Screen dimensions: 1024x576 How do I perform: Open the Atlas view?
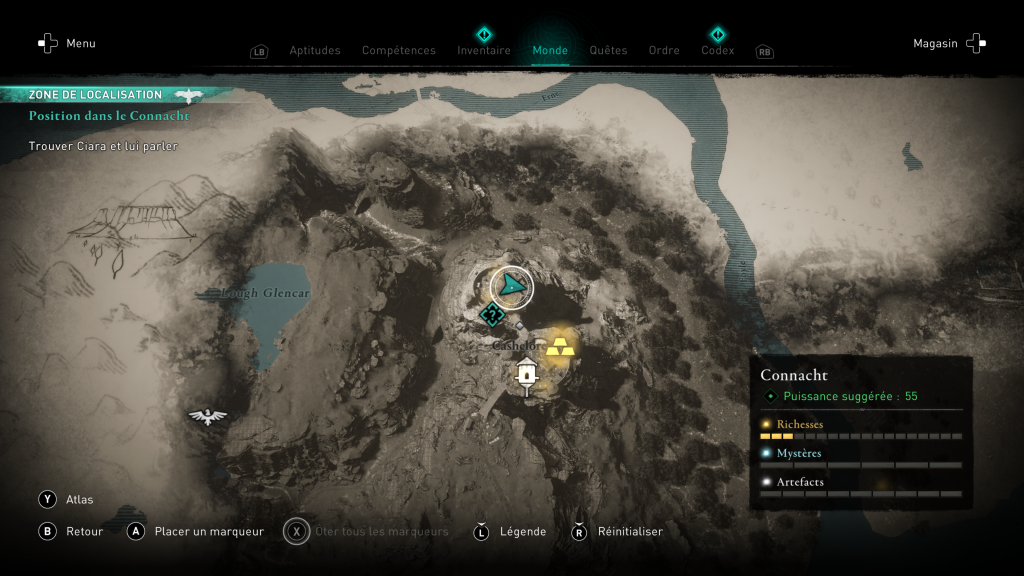[67, 499]
